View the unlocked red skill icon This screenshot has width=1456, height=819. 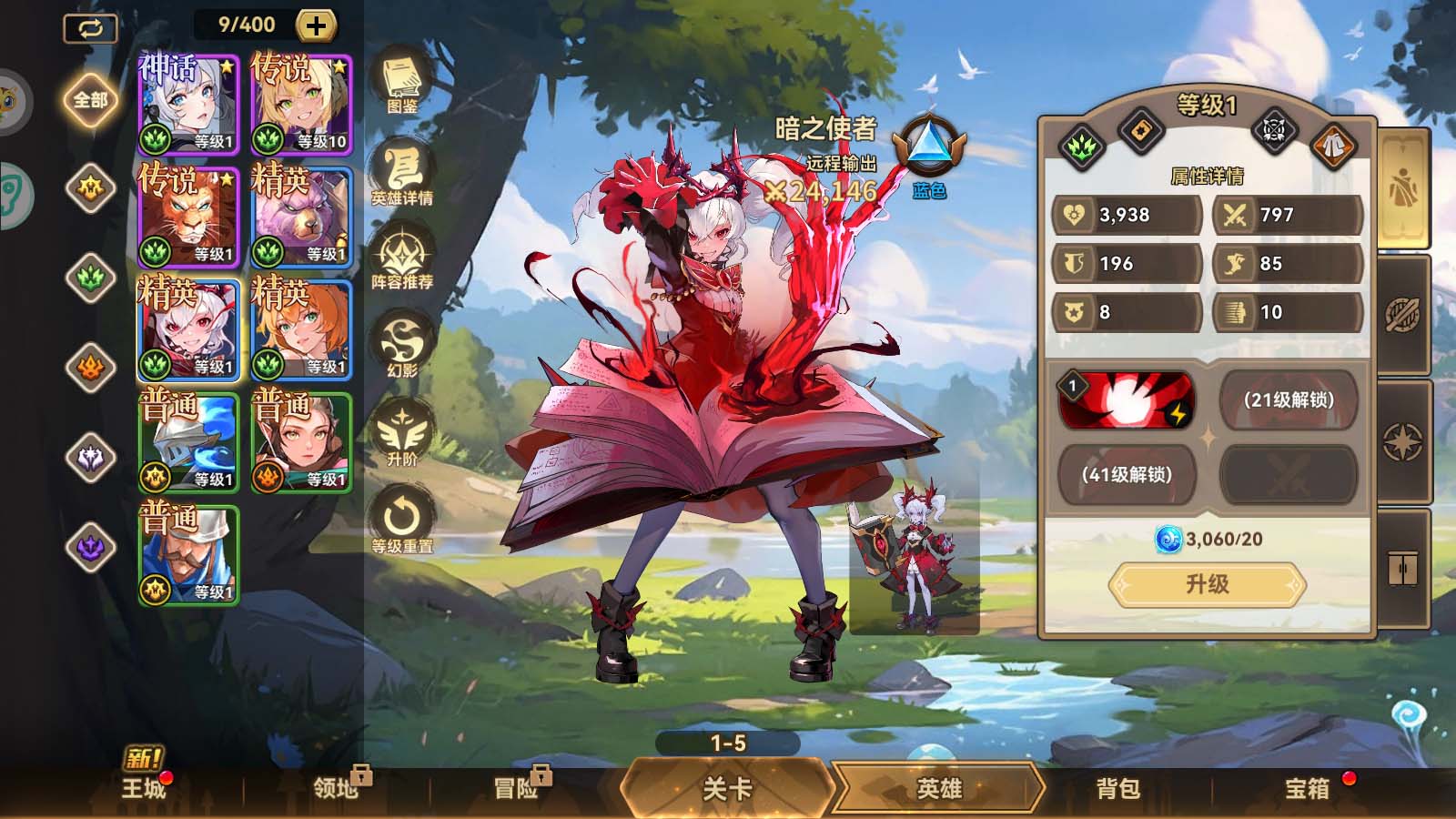click(x=1127, y=399)
